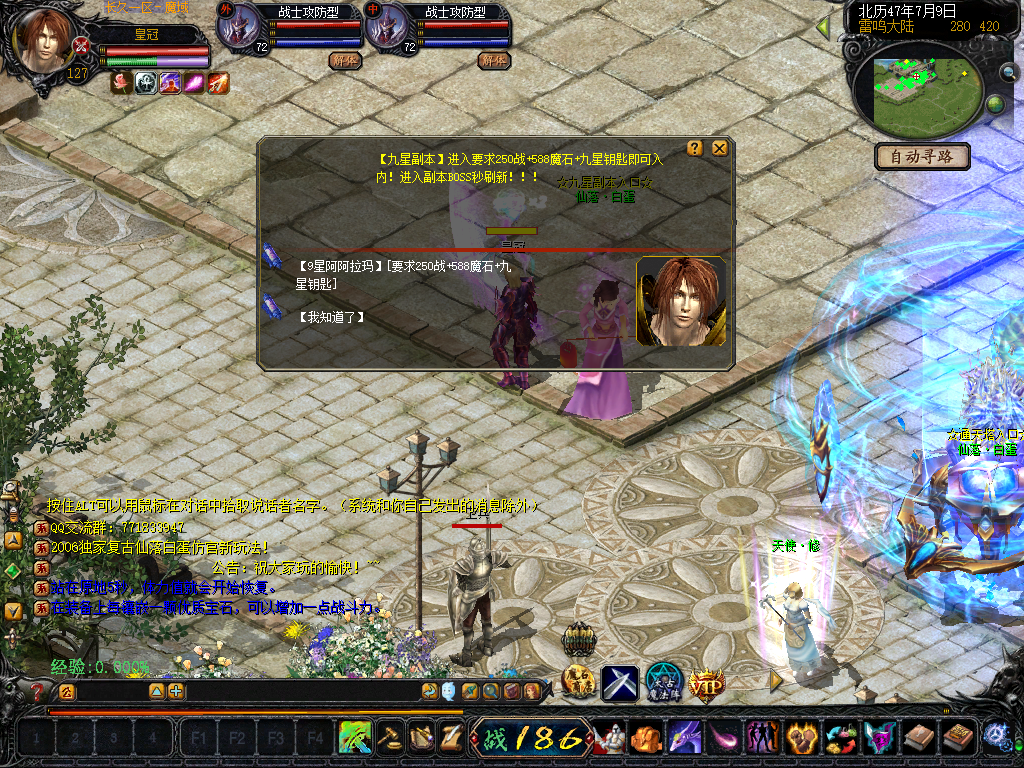
Task: Open the dialog's question mark help
Action: [x=695, y=149]
